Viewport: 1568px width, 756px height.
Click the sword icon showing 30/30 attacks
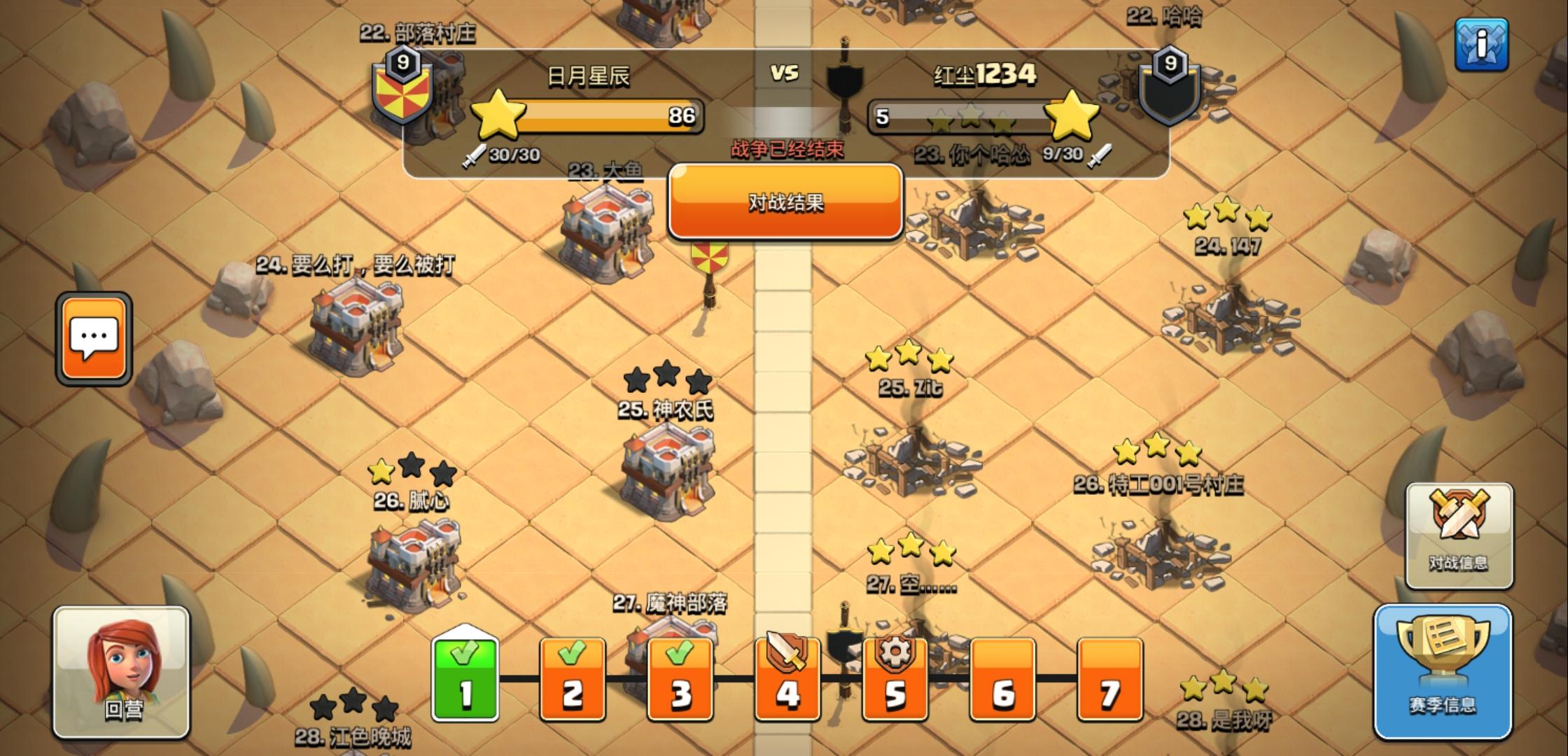pyautogui.click(x=476, y=155)
